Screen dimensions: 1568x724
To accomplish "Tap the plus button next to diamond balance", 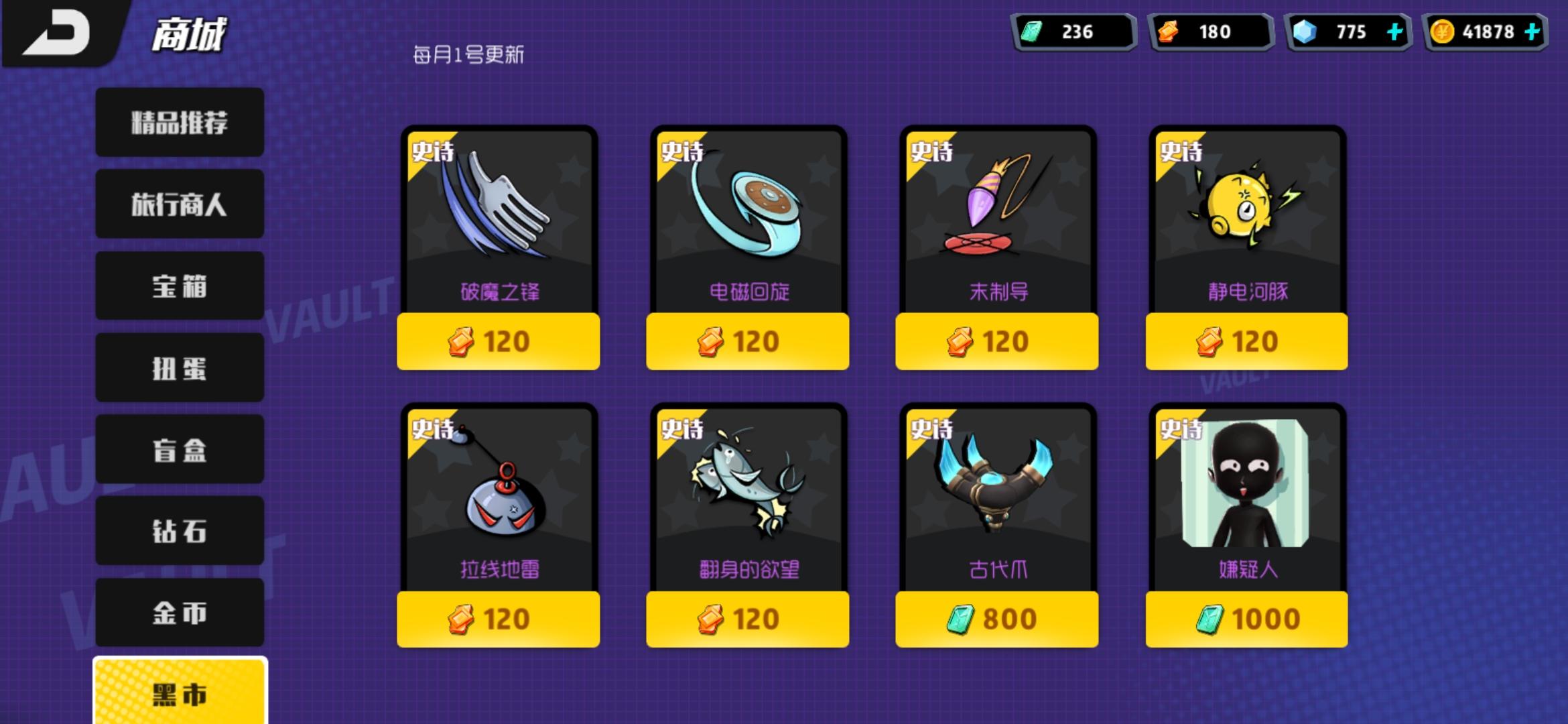I will point(1394,31).
